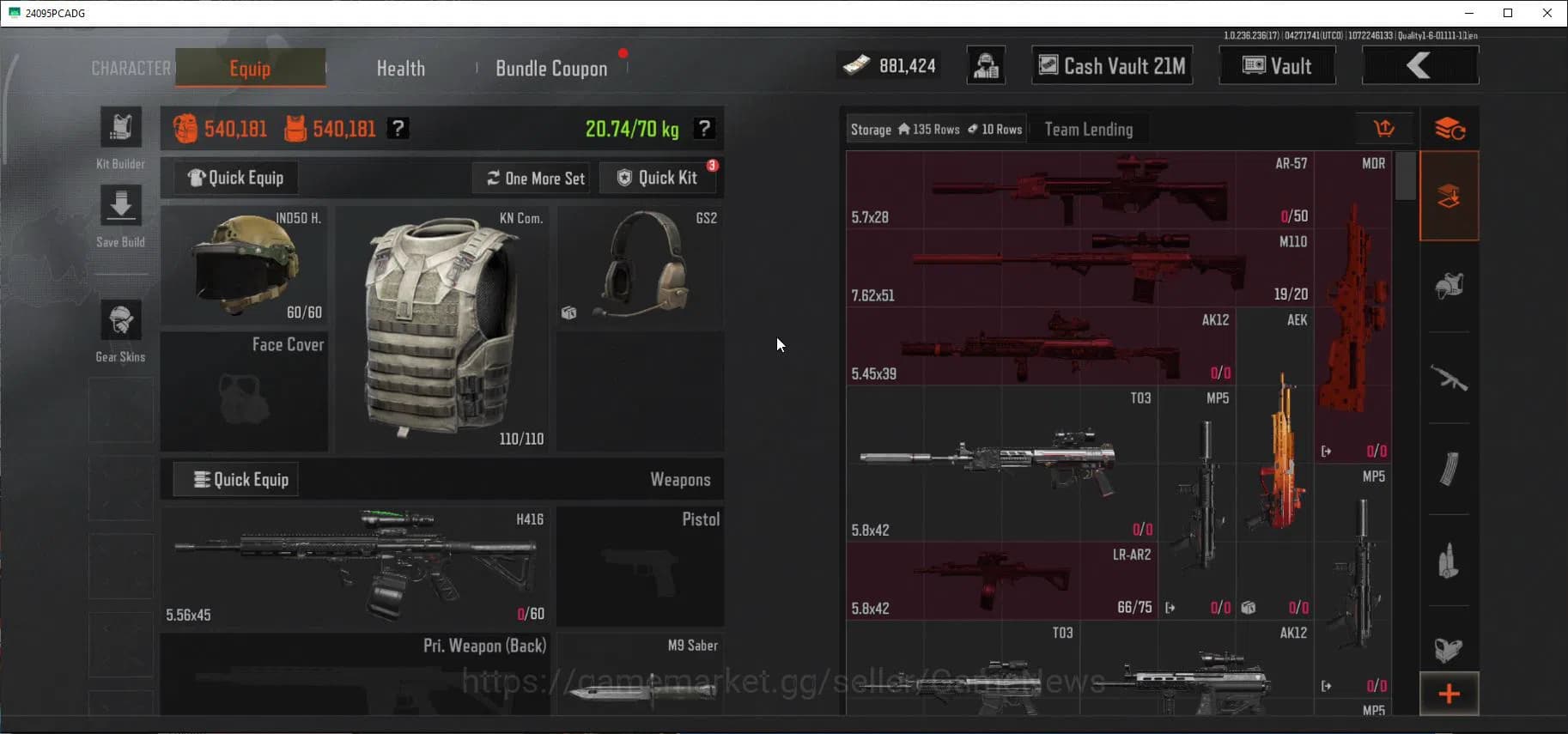The width and height of the screenshot is (1568, 734).
Task: Switch to the Health tab
Action: 400,68
